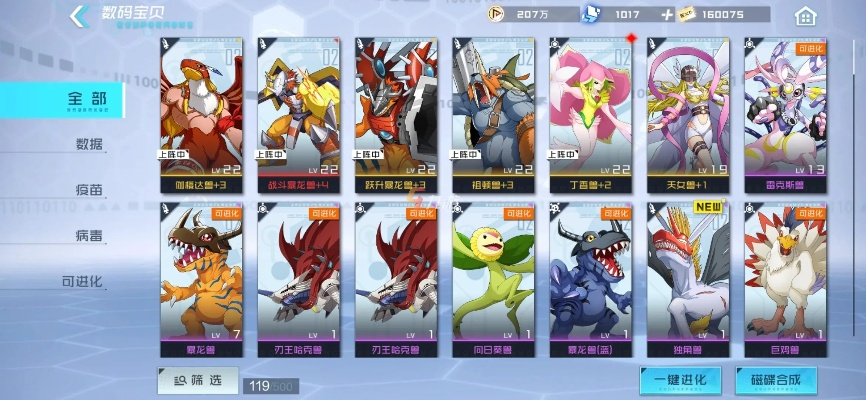The image size is (866, 400).
Task: Open the 祖顿兽+3 card
Action: pyautogui.click(x=492, y=113)
